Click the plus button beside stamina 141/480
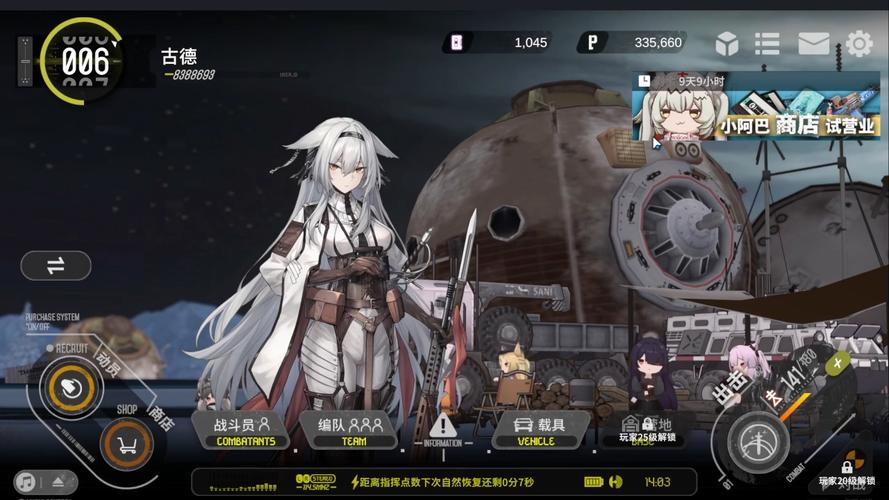 (x=838, y=363)
